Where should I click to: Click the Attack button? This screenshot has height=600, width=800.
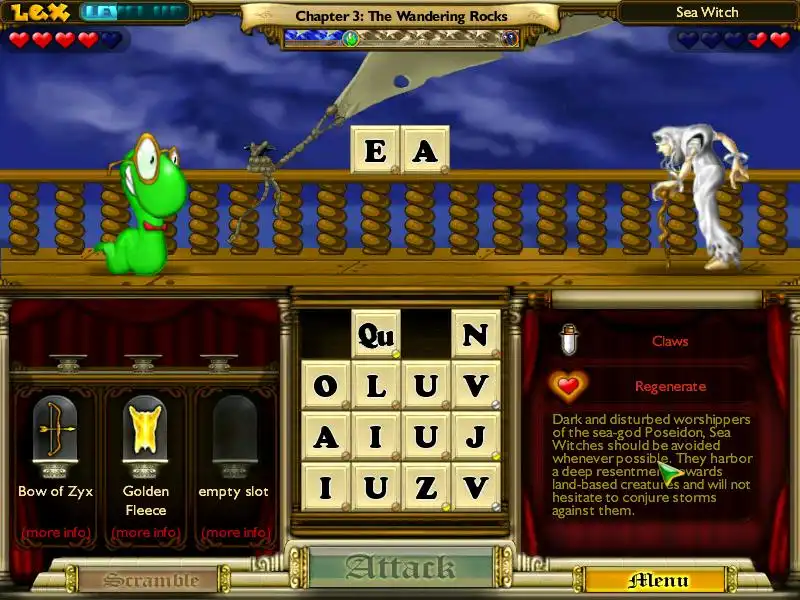[x=400, y=568]
